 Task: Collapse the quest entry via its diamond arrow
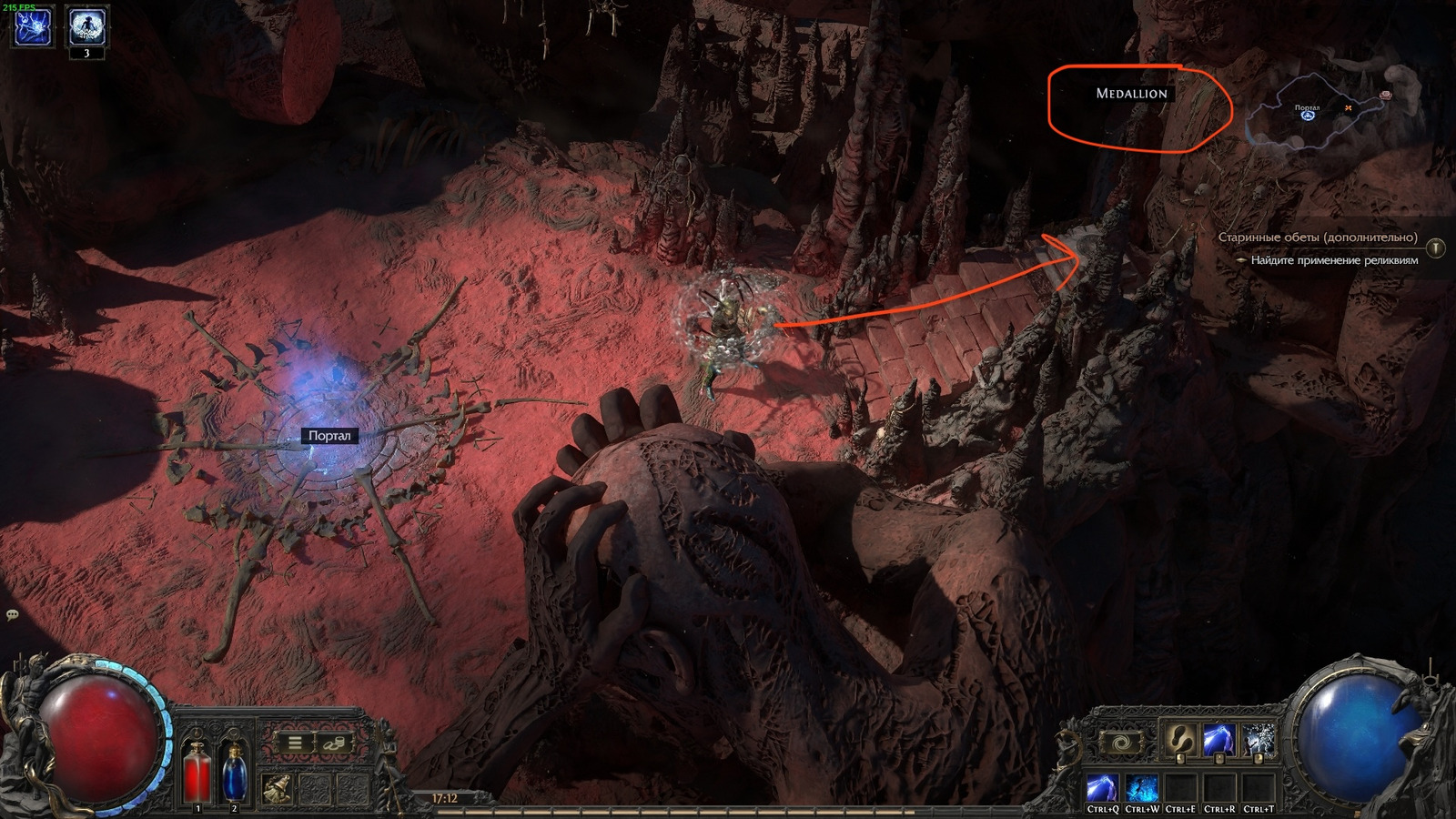[x=1242, y=261]
